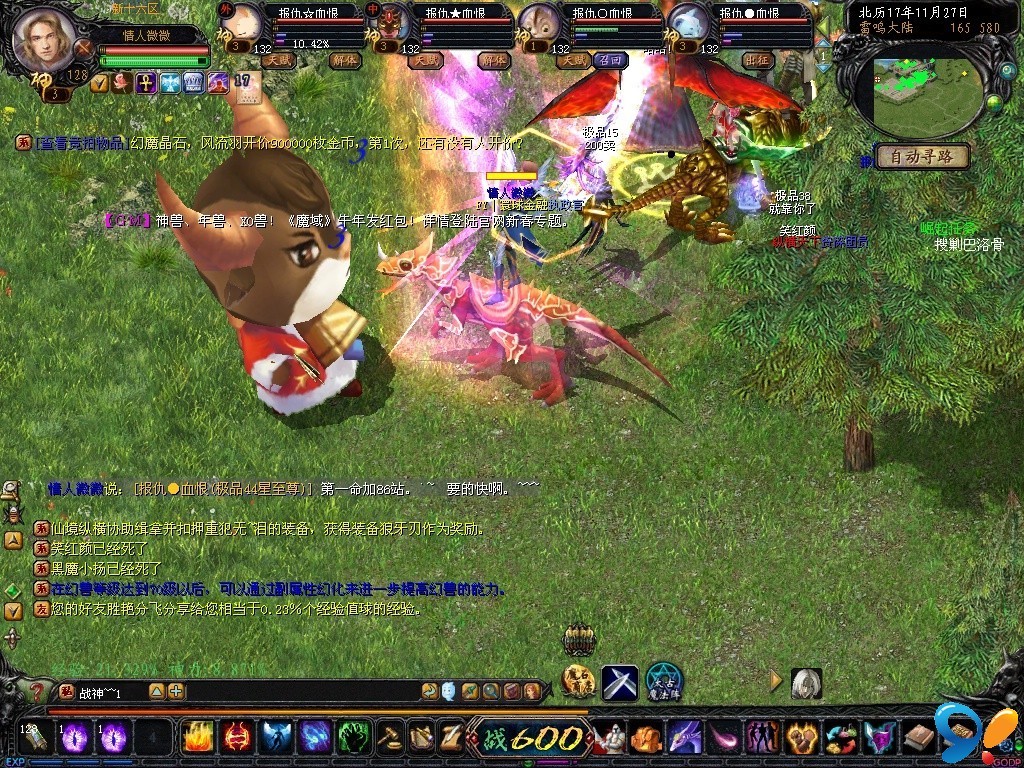Click the white-haired character portrait icon

806,682
